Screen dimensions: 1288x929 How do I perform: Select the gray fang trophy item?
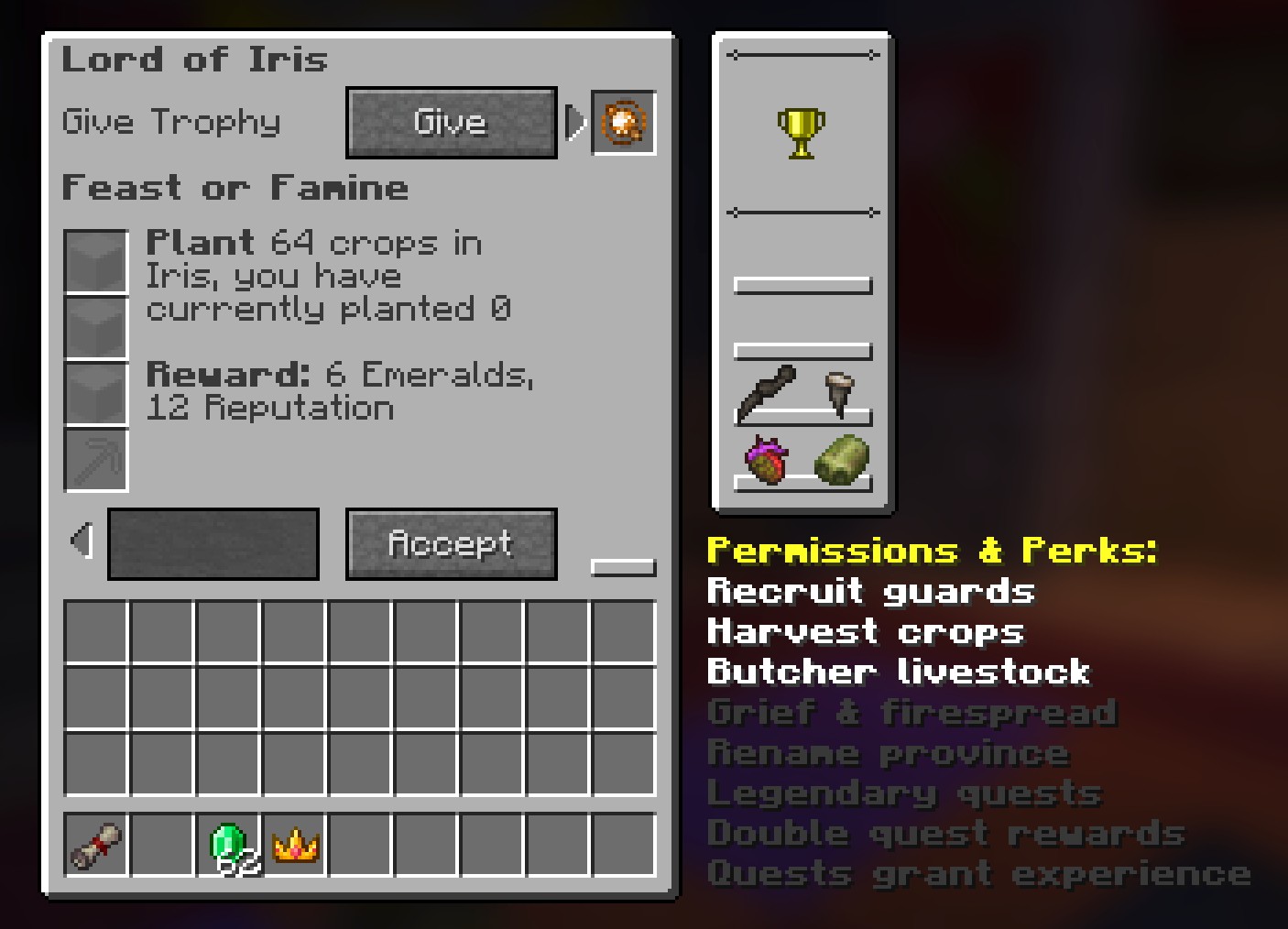(837, 391)
